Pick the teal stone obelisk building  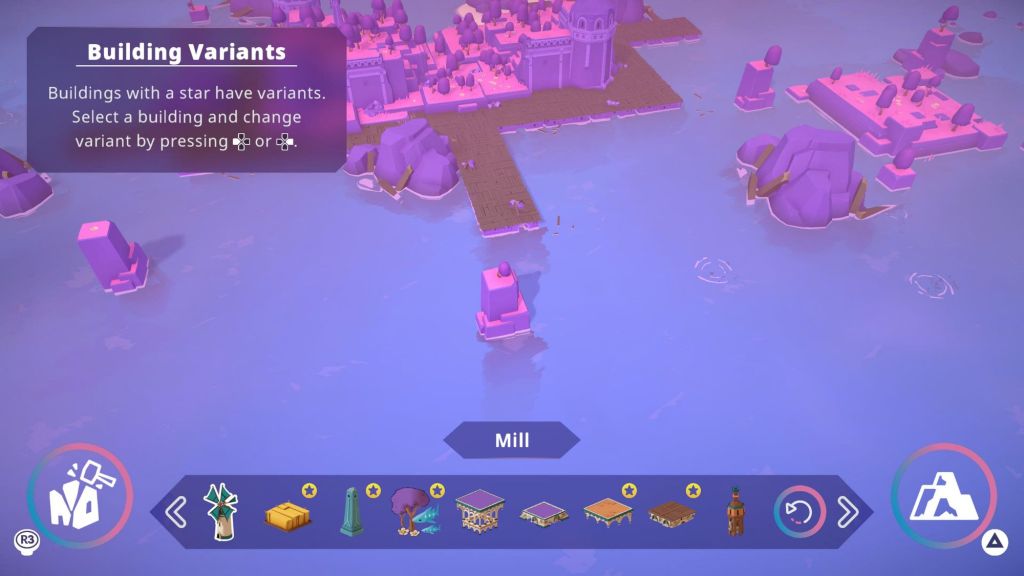[x=349, y=512]
